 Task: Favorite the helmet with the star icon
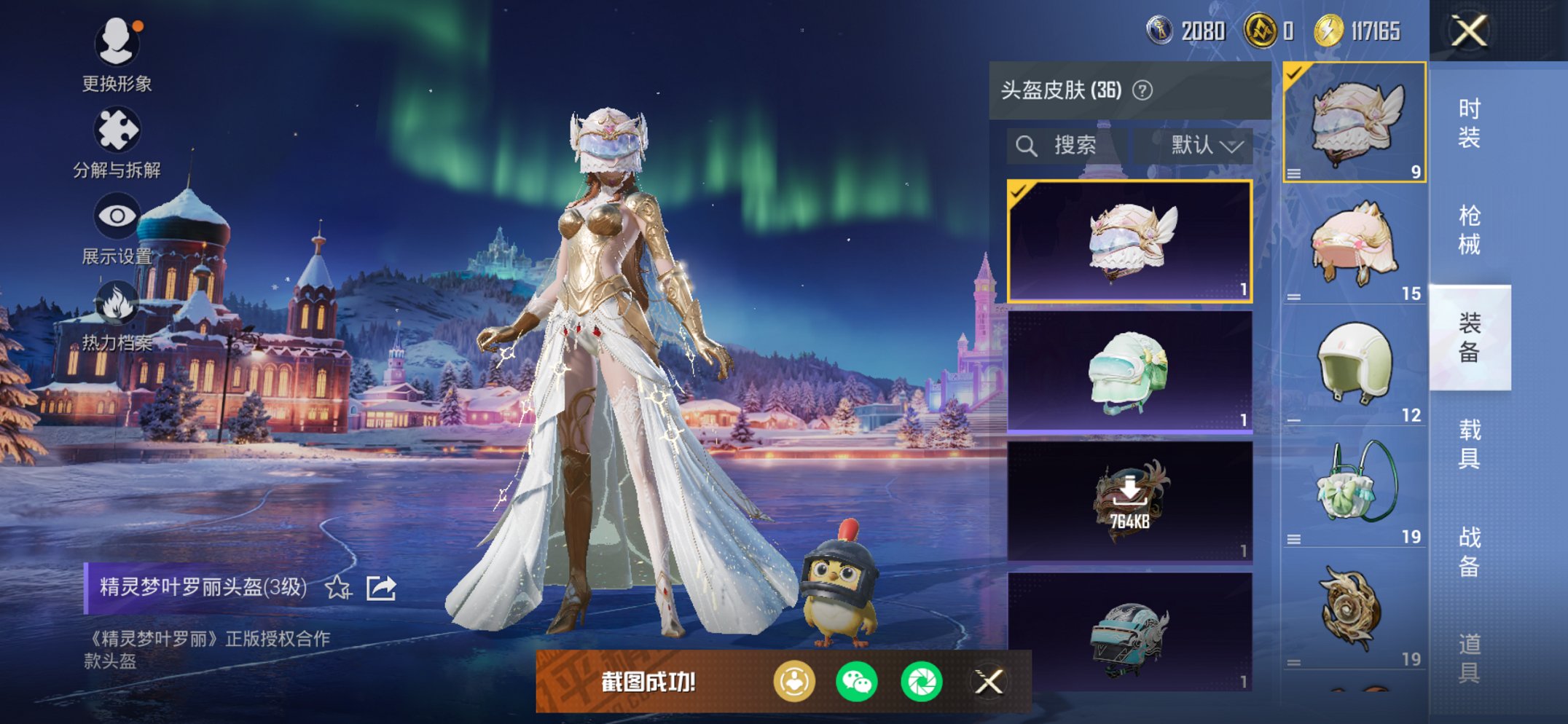pos(338,587)
